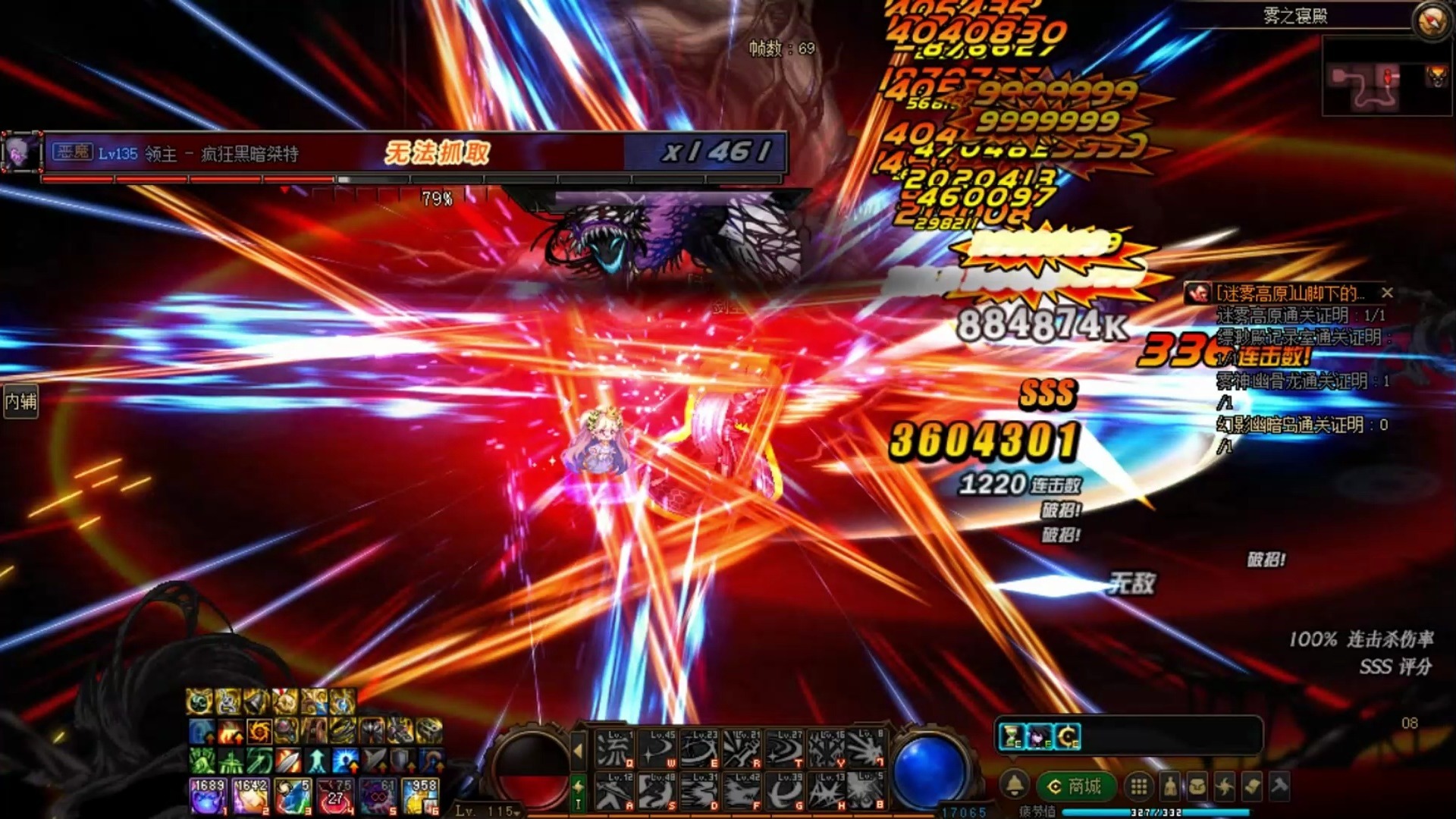Use the blue potion in slot 1

click(207, 796)
